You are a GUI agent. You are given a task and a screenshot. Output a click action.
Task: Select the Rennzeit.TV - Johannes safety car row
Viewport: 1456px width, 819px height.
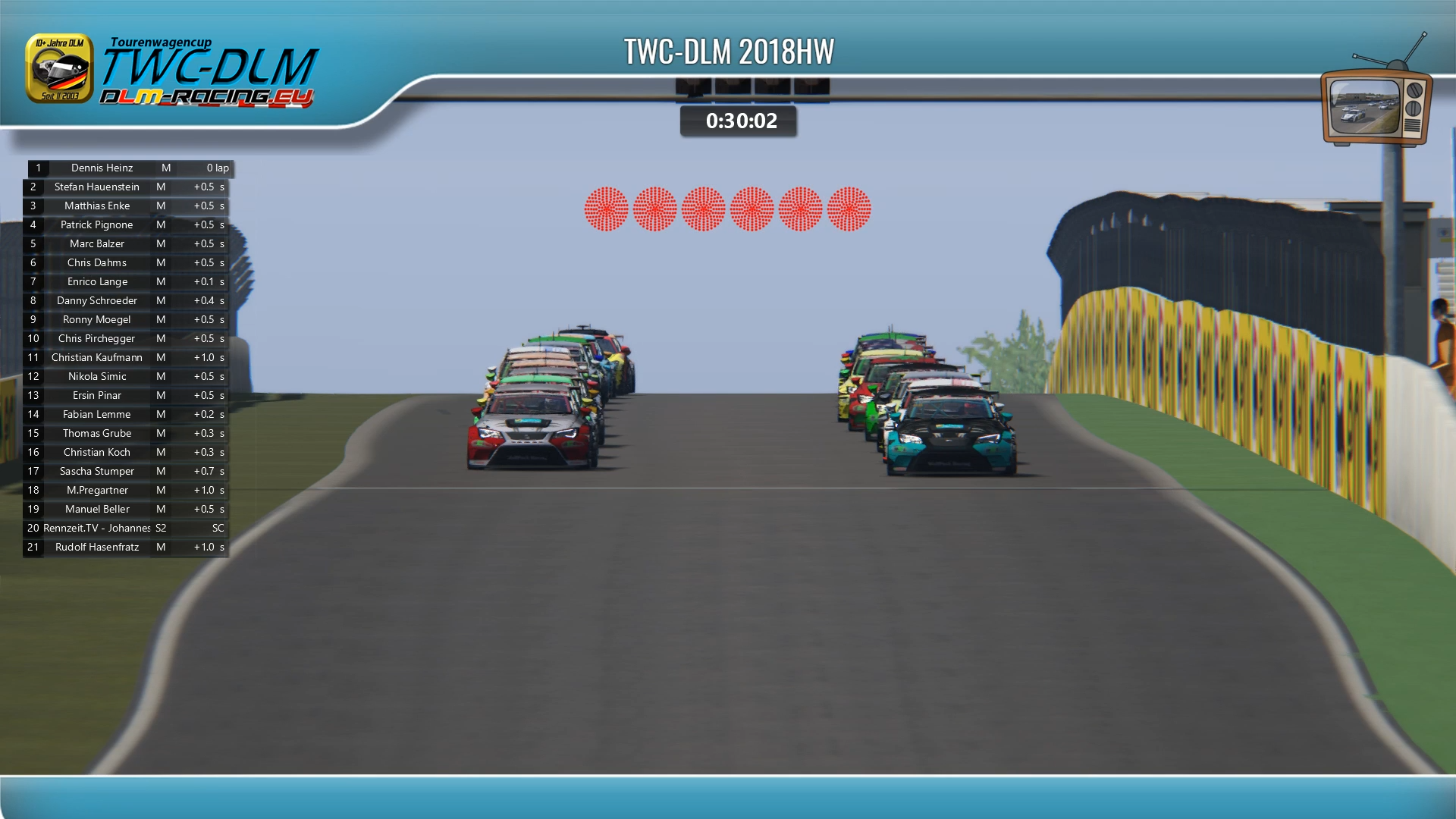tap(97, 529)
